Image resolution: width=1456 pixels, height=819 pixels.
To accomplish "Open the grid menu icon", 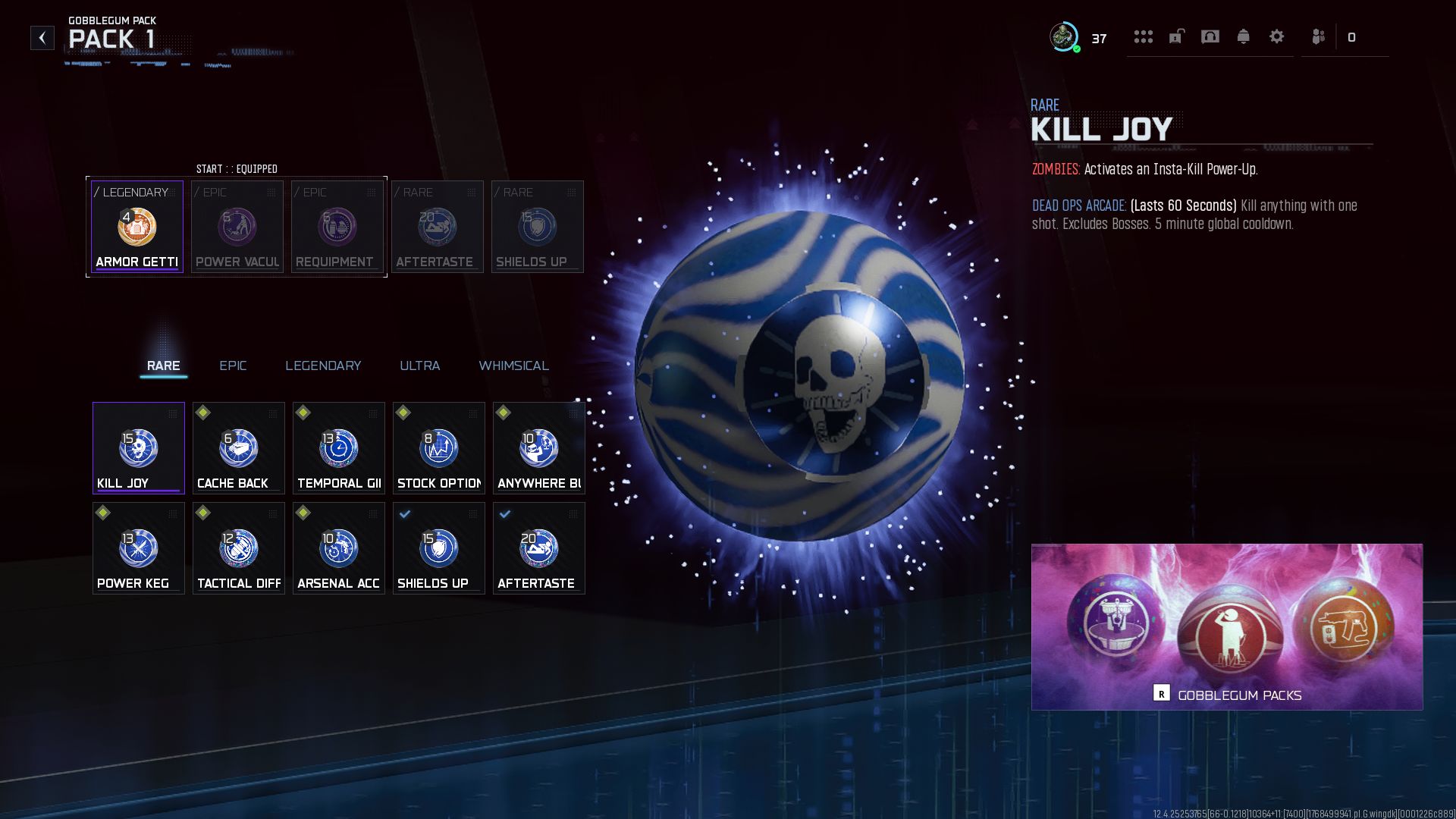I will [1143, 36].
